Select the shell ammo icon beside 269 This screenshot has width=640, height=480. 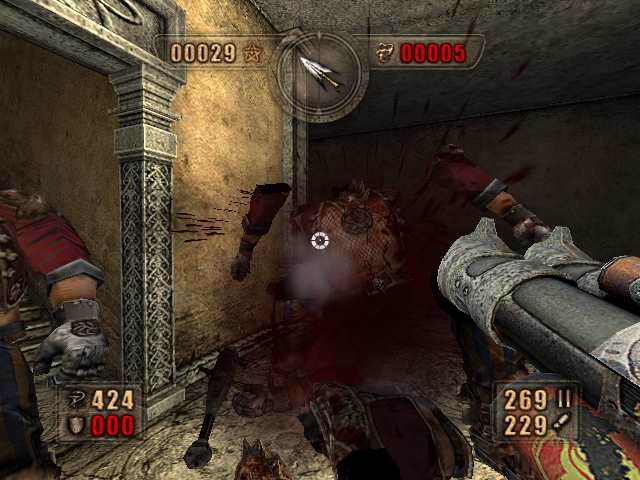click(x=564, y=401)
